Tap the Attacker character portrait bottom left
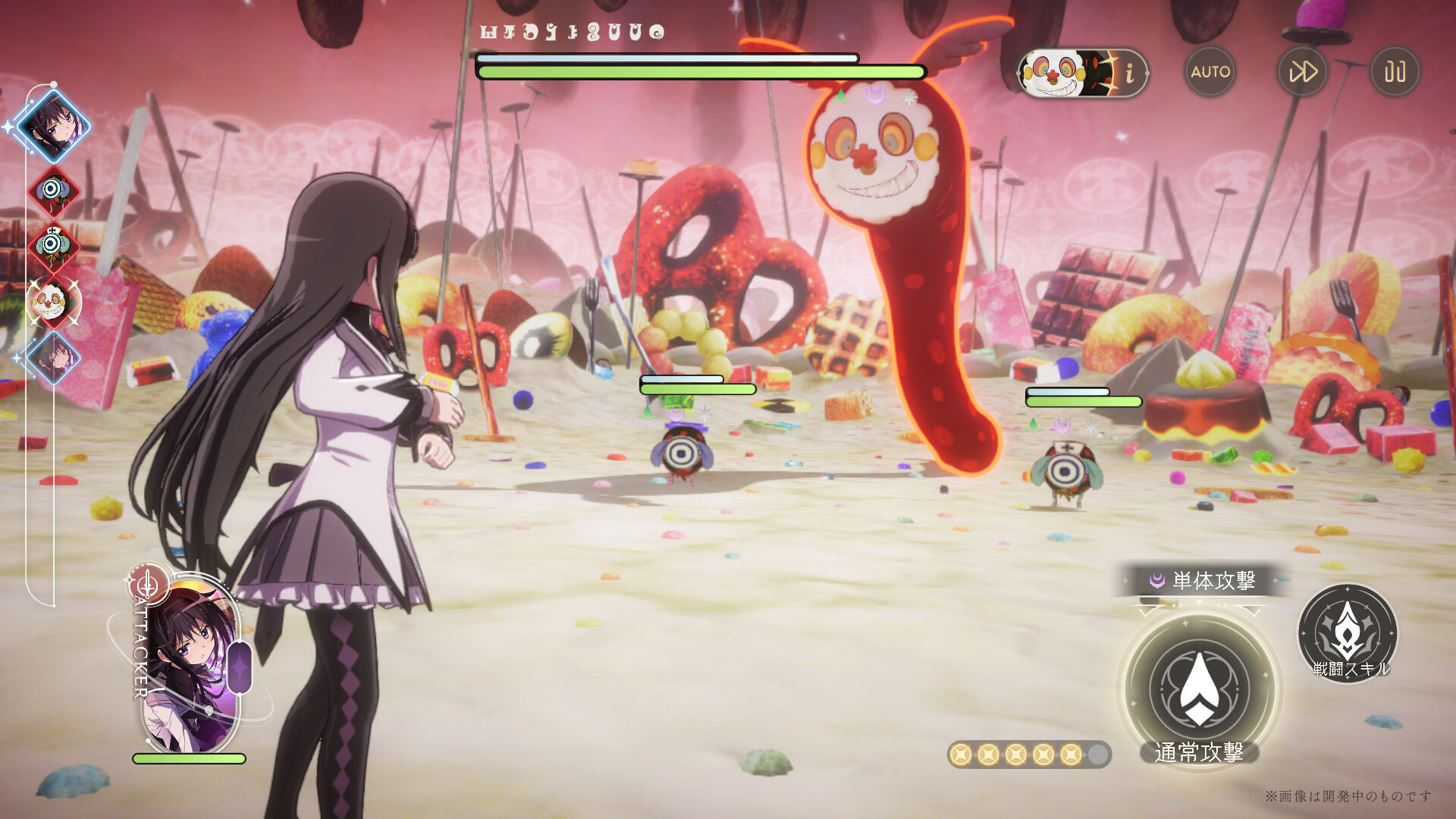 click(184, 667)
